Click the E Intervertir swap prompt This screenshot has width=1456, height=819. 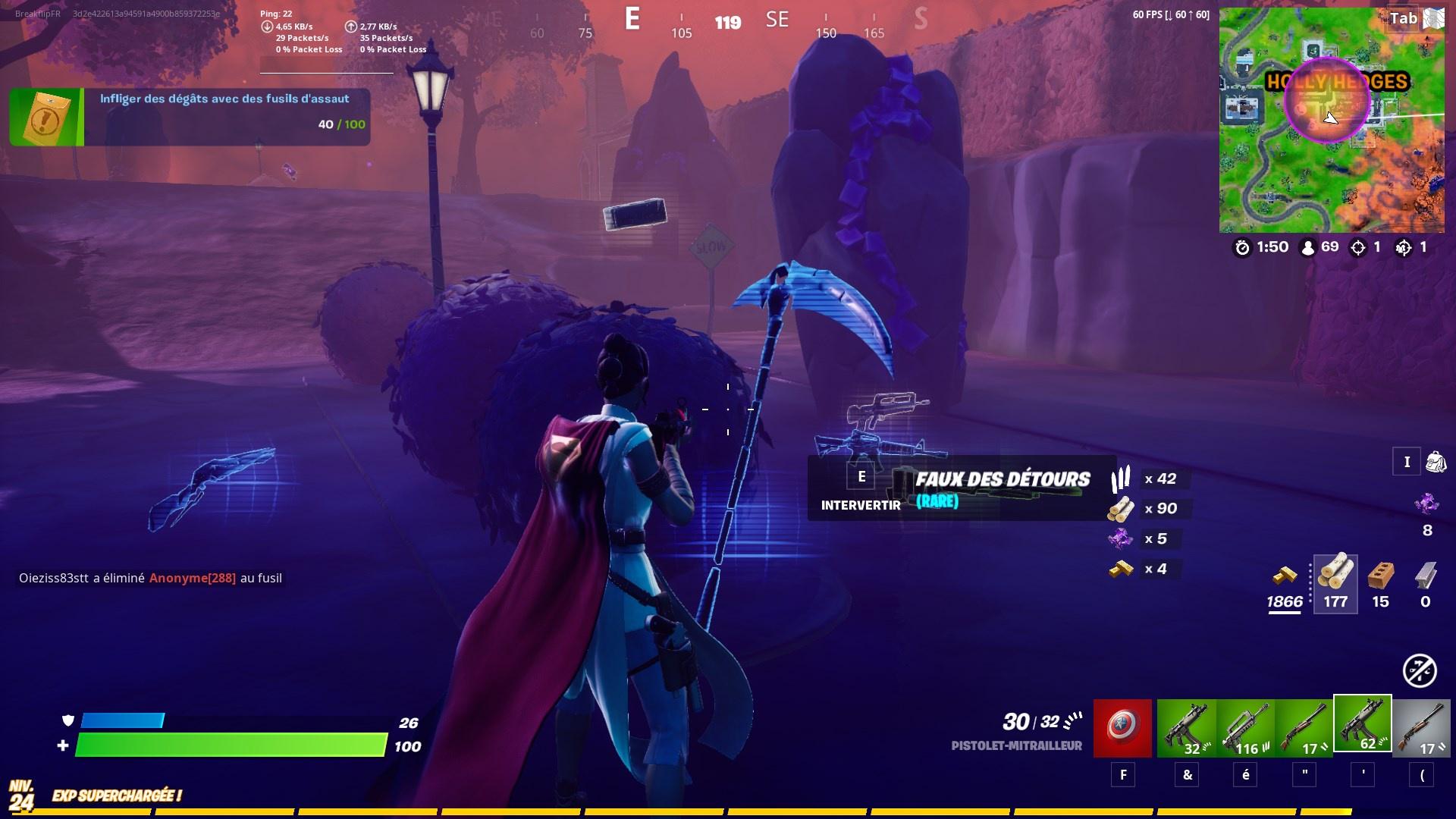pos(861,485)
